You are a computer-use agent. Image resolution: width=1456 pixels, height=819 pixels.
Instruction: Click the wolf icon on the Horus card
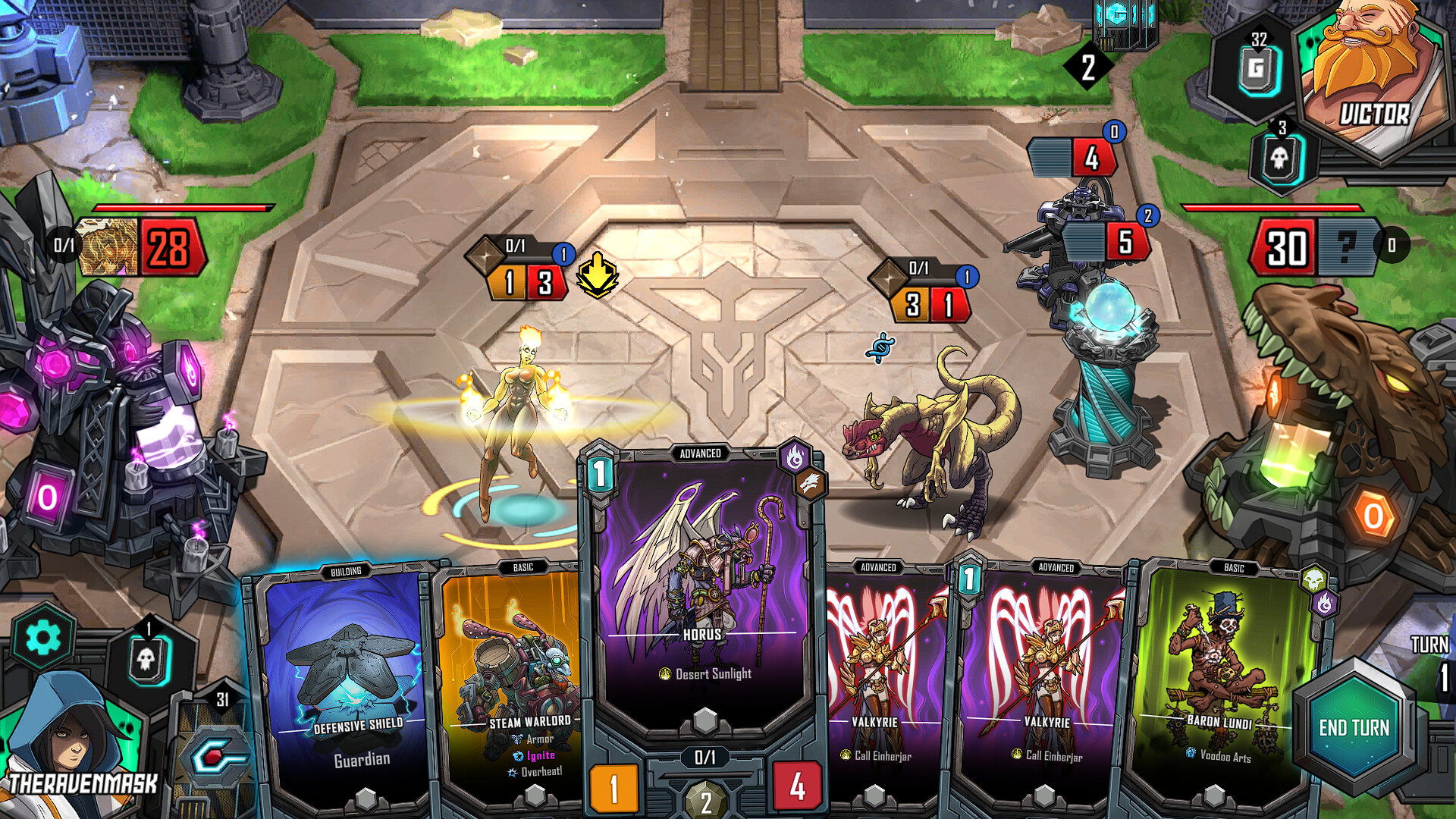(x=811, y=483)
